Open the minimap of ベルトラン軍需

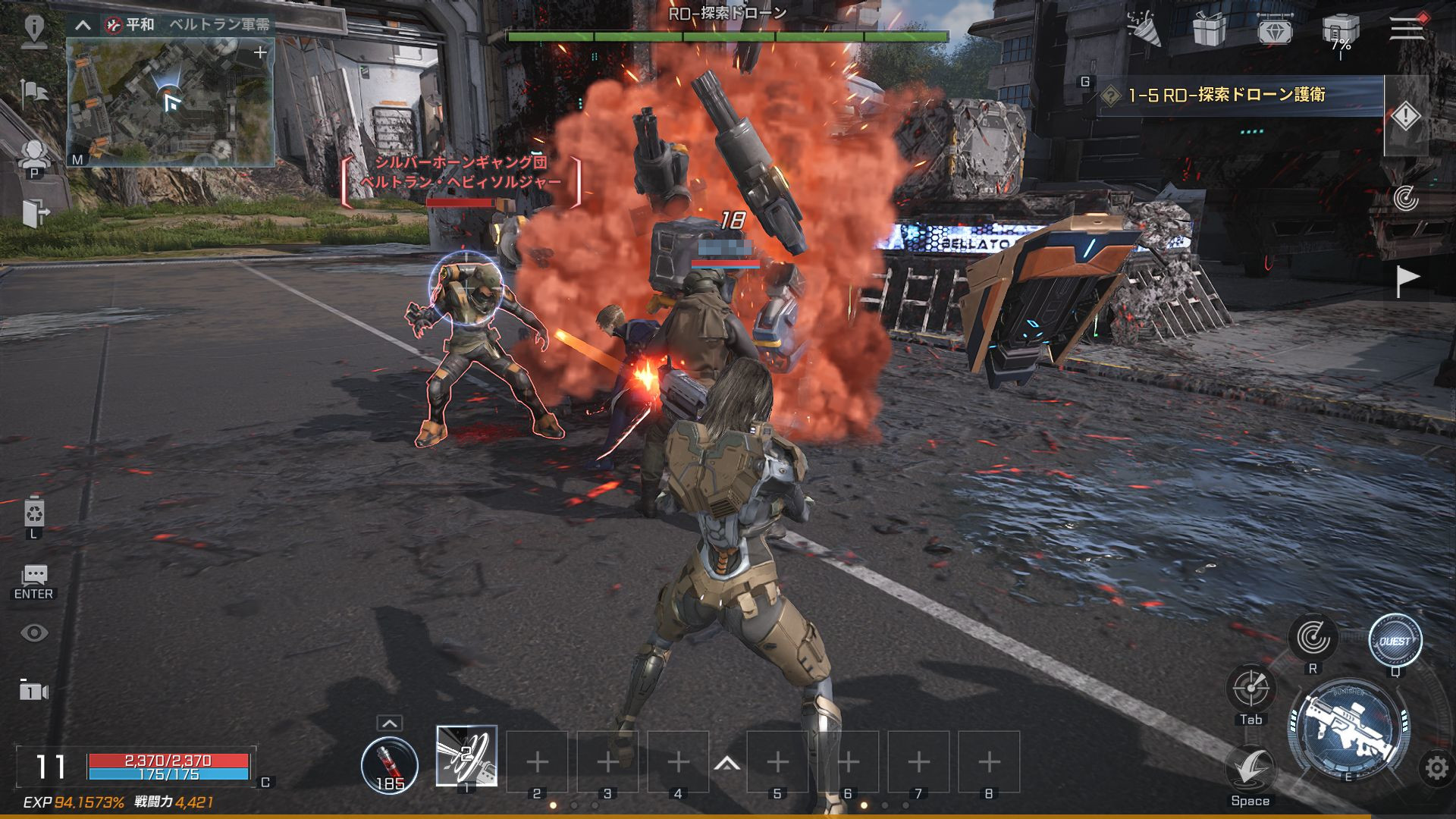170,101
